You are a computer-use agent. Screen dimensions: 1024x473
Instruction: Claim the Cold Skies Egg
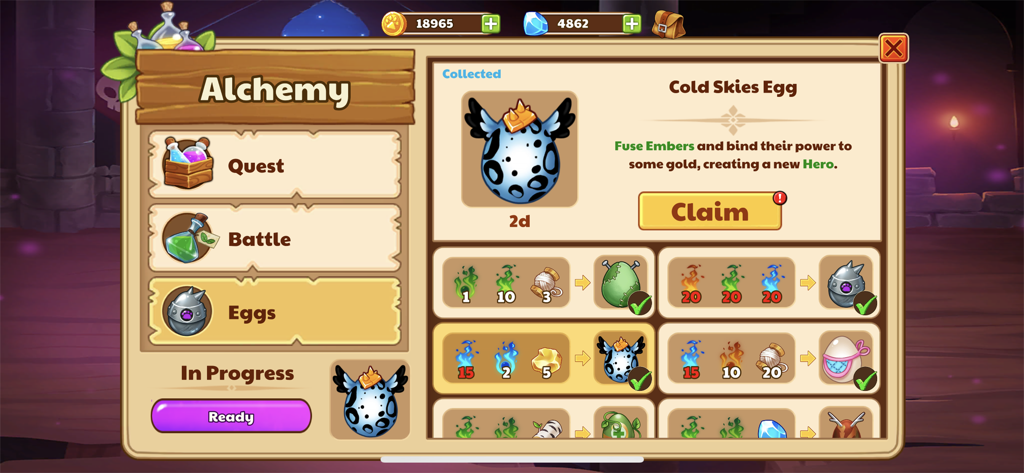point(710,212)
